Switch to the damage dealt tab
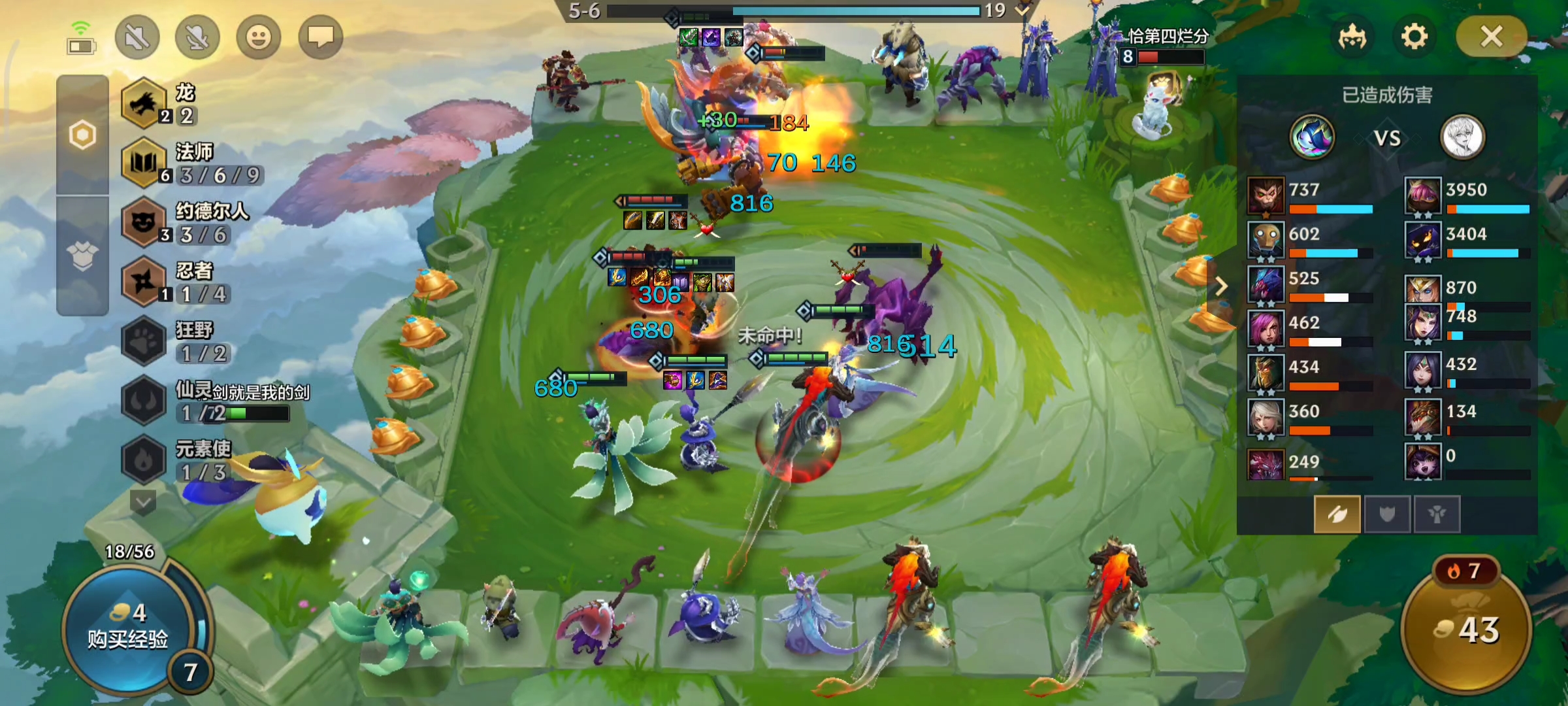The image size is (1568, 706). pyautogui.click(x=1337, y=514)
